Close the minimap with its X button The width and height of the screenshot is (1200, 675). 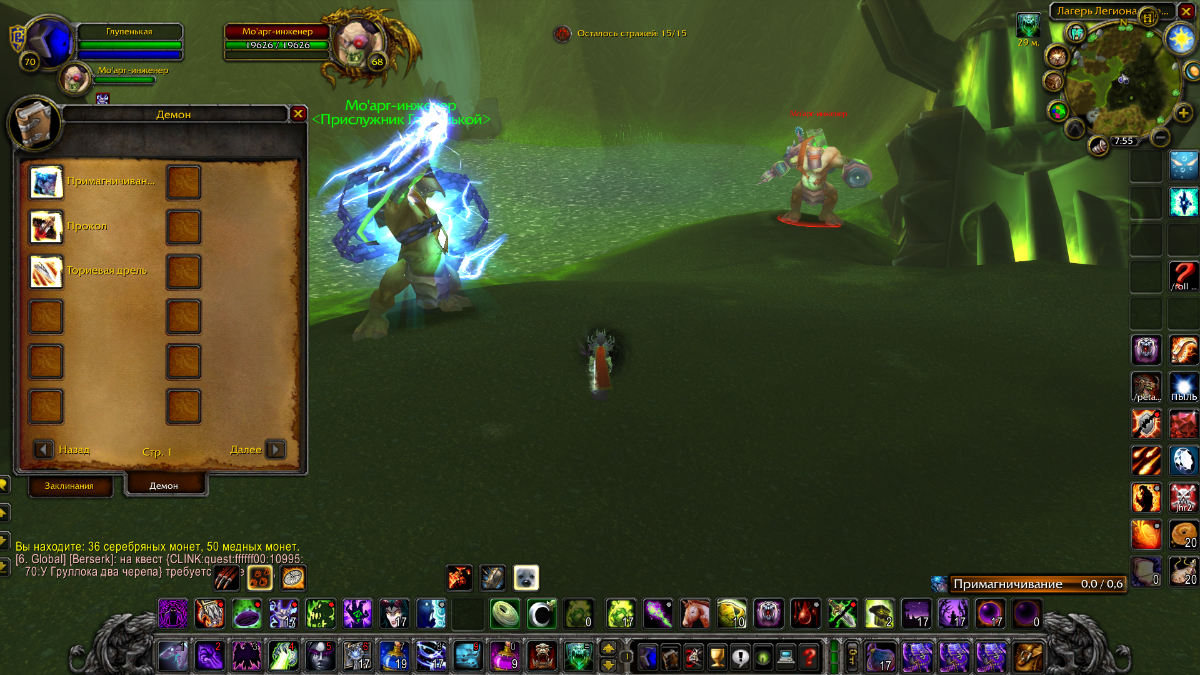[x=1186, y=10]
